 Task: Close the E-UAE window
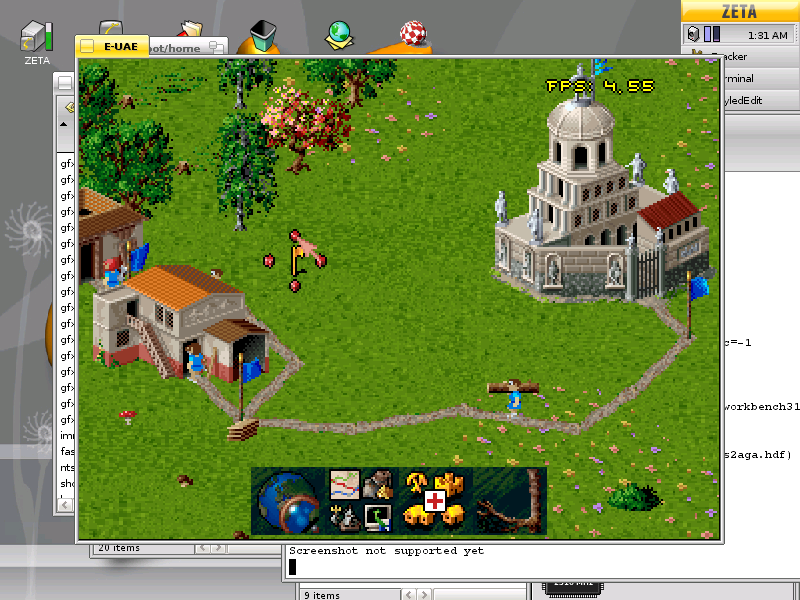point(87,46)
